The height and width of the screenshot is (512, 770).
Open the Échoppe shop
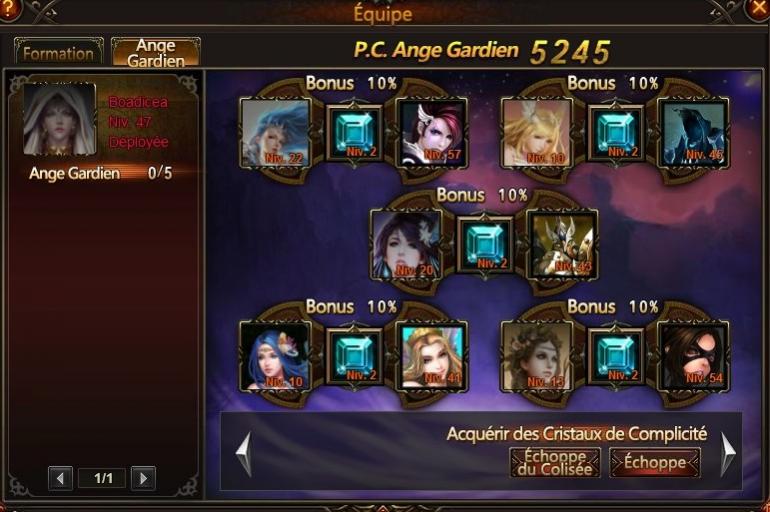(x=655, y=462)
